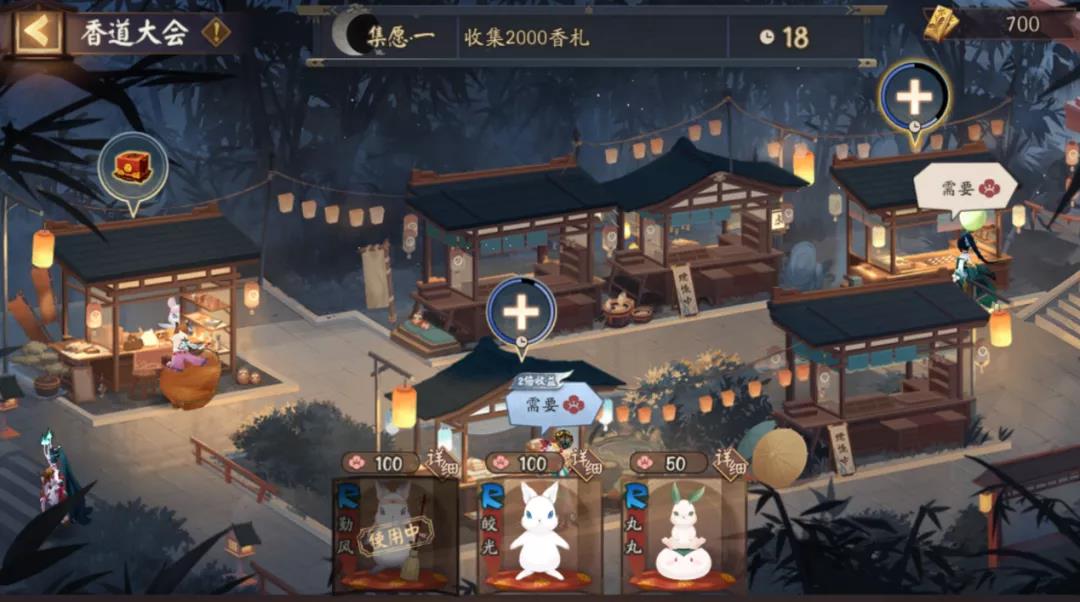Screen dimensions: 1080x602
Task: Tap the white 需要 bubble at the right stall
Action: point(965,187)
